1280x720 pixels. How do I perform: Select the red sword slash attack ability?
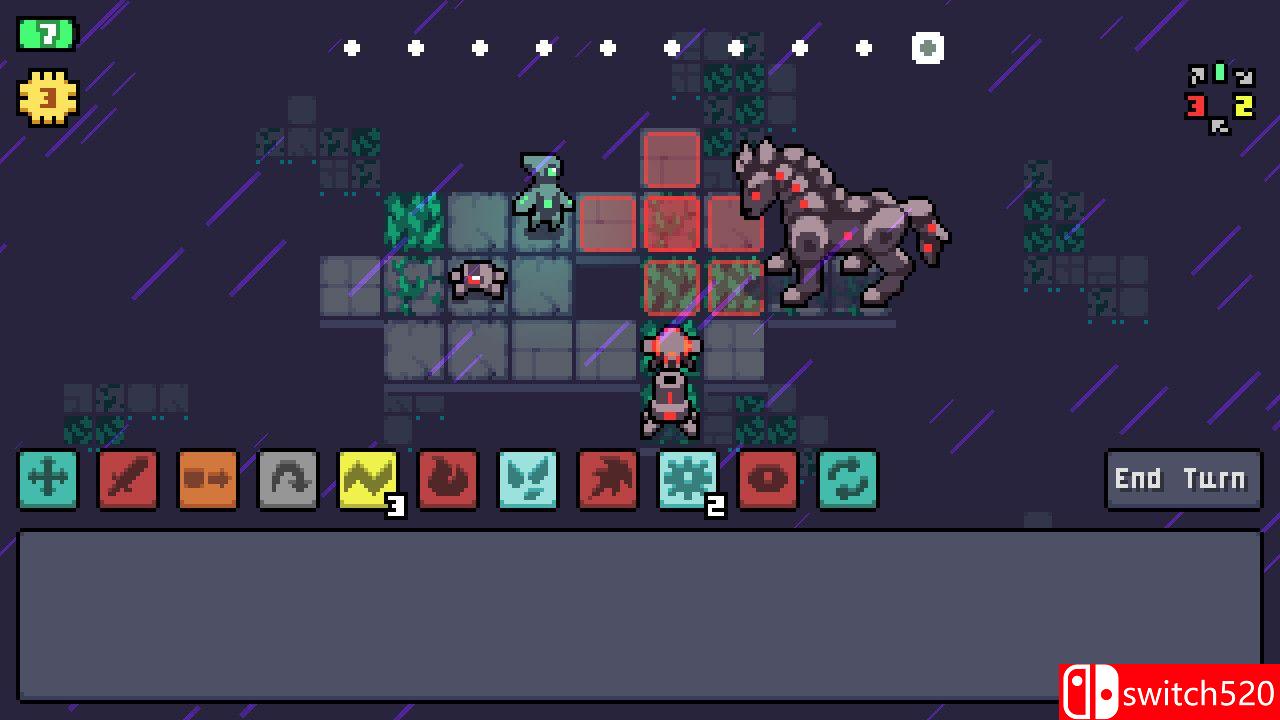[x=128, y=480]
